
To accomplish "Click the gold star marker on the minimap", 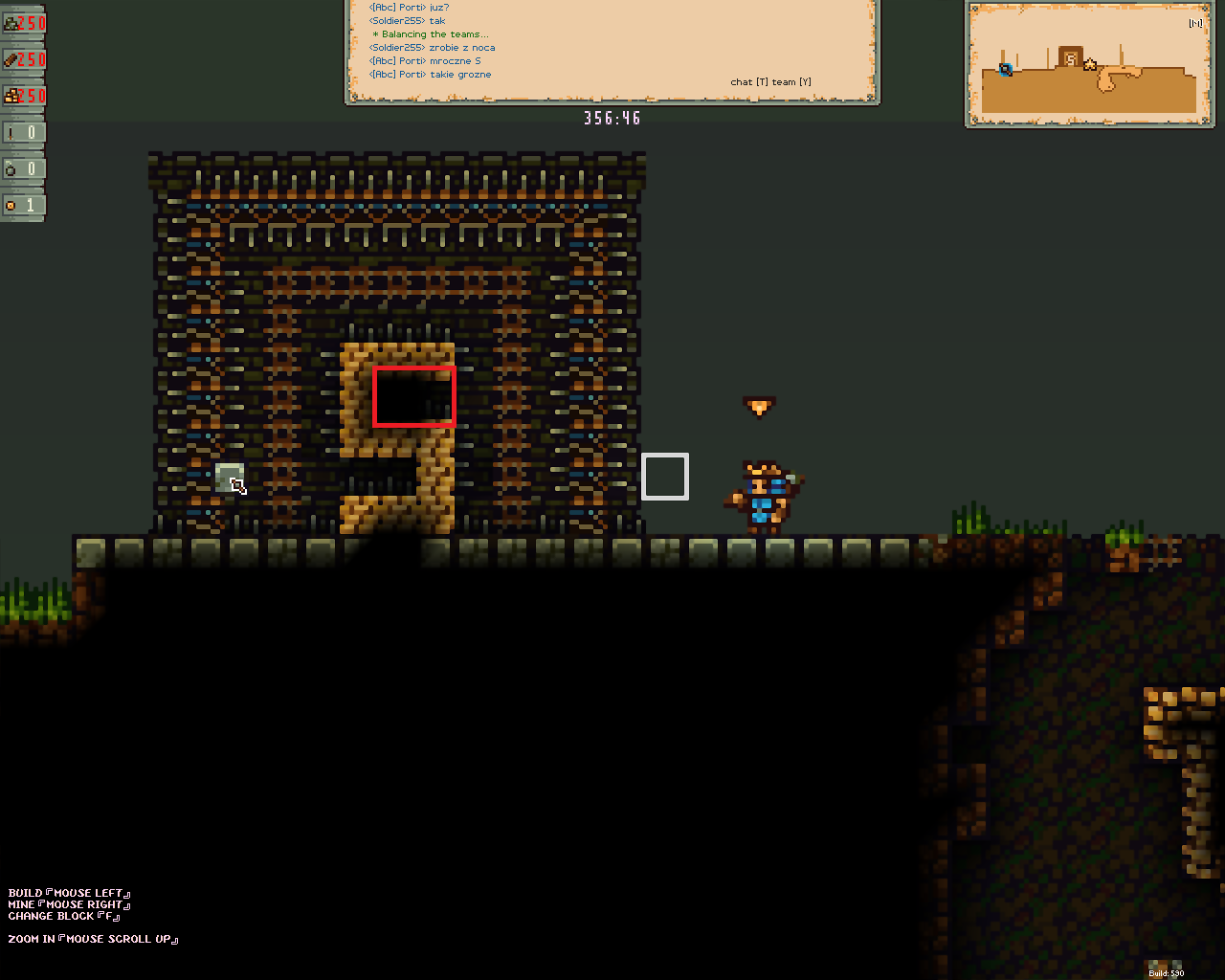I will point(1089,64).
